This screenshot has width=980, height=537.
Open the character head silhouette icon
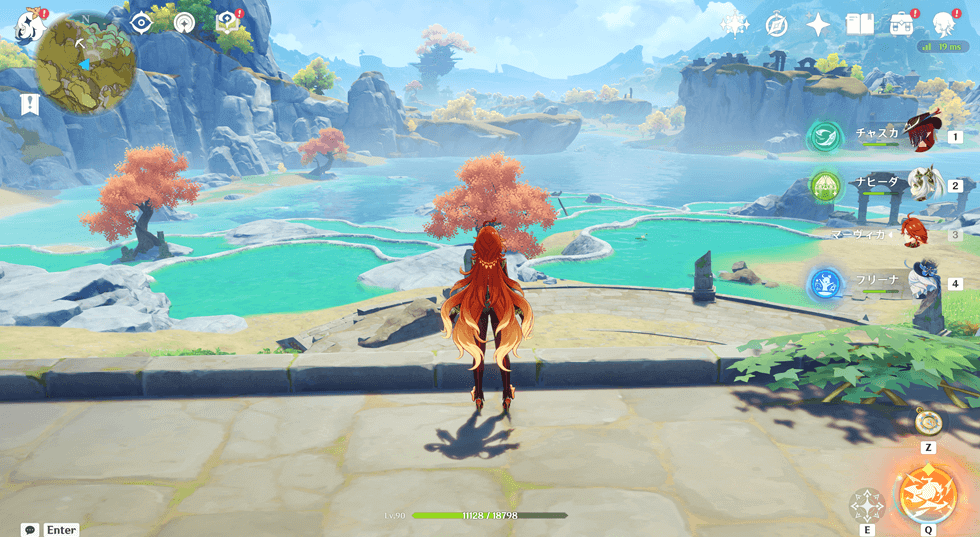click(942, 25)
